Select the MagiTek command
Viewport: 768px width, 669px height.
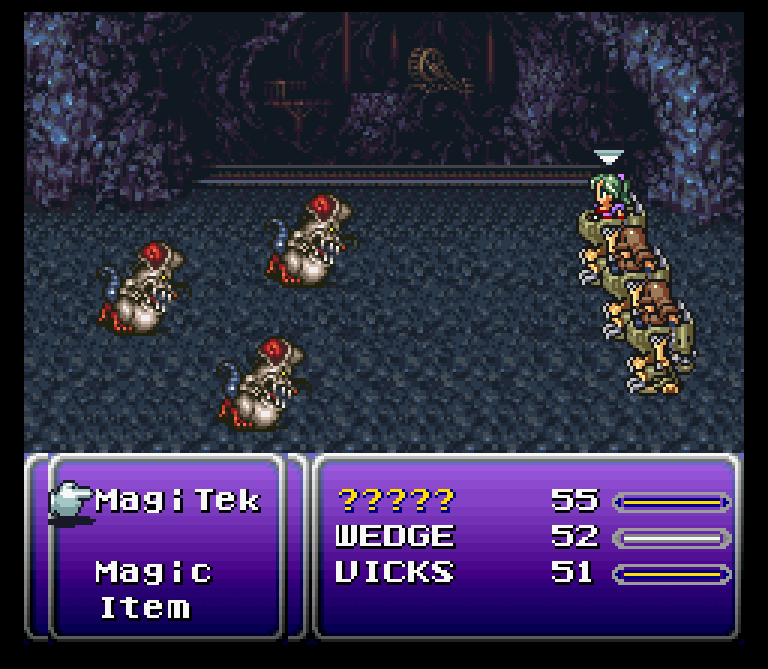[178, 500]
